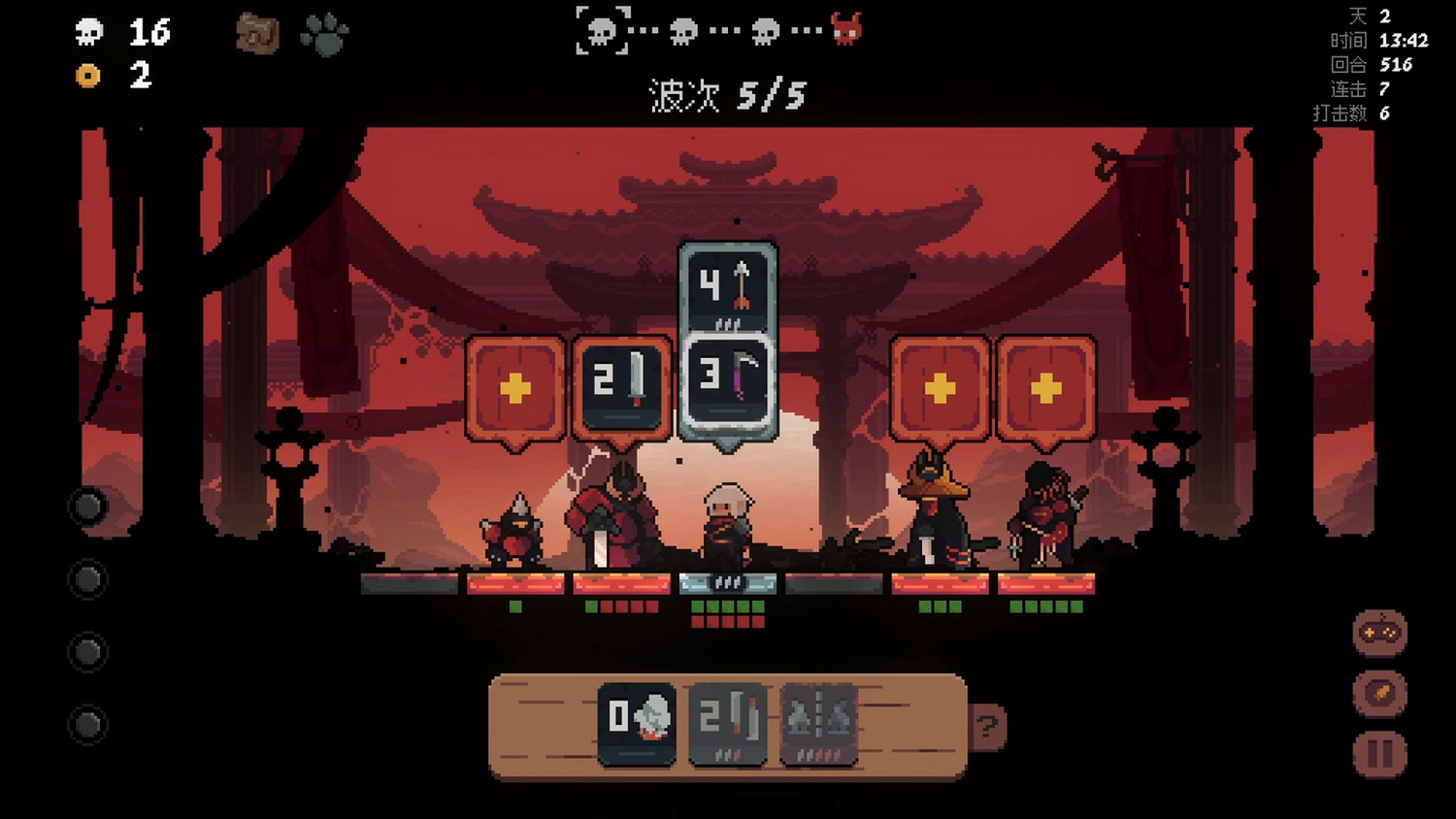This screenshot has width=1456, height=819.
Task: Click the orange coin currency icon
Action: tap(88, 75)
